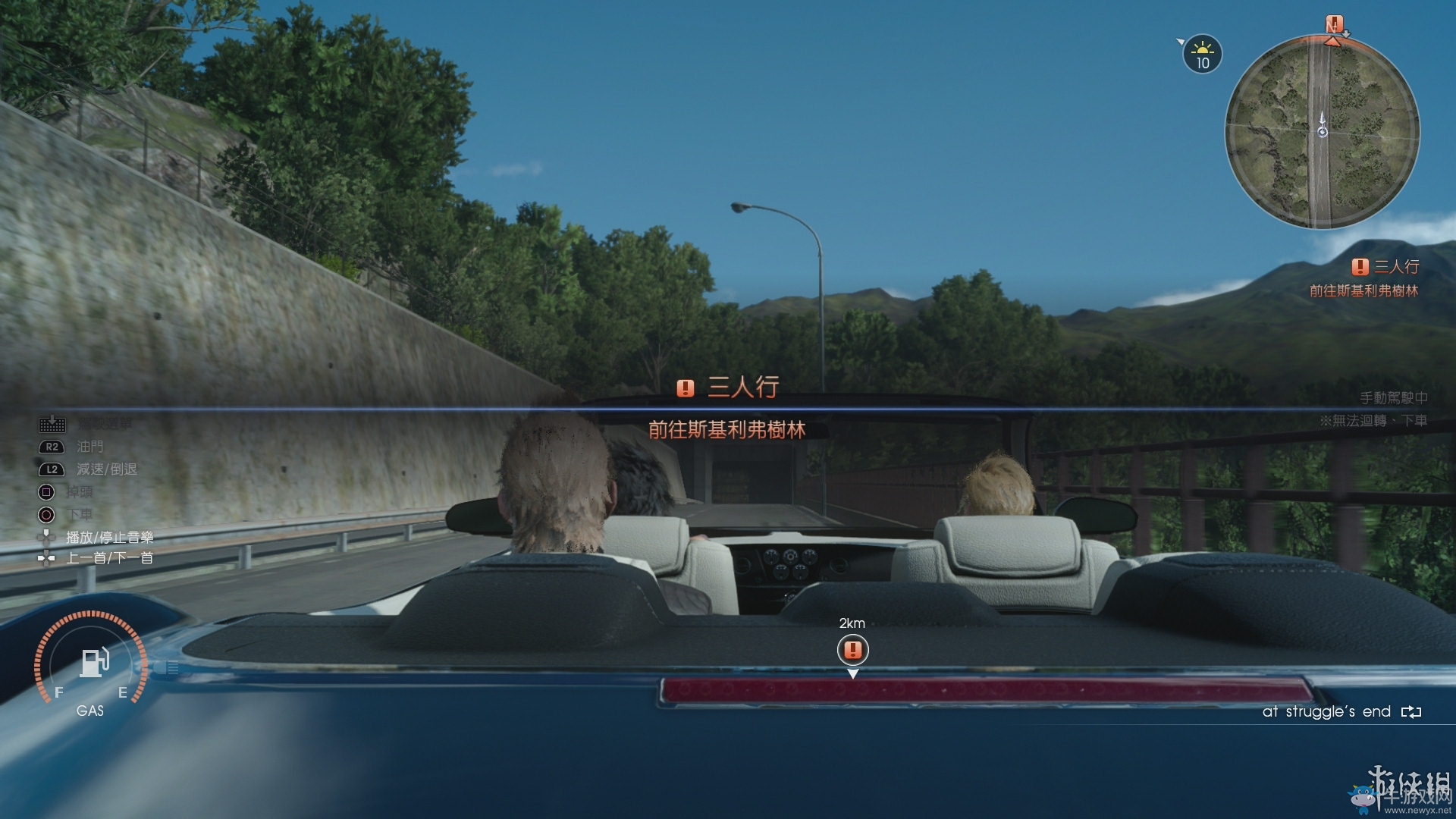
Task: Toggle the track repeat icon beside the song title
Action: [x=1410, y=712]
